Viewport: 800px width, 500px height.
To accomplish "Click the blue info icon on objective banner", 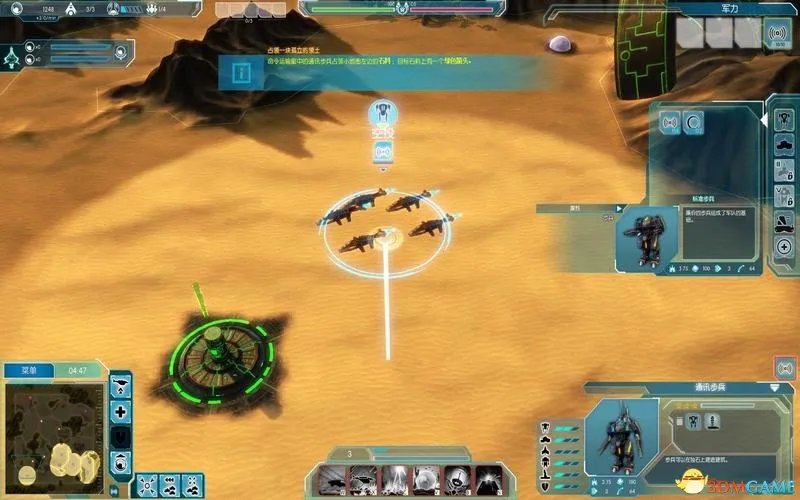I will click(240, 73).
